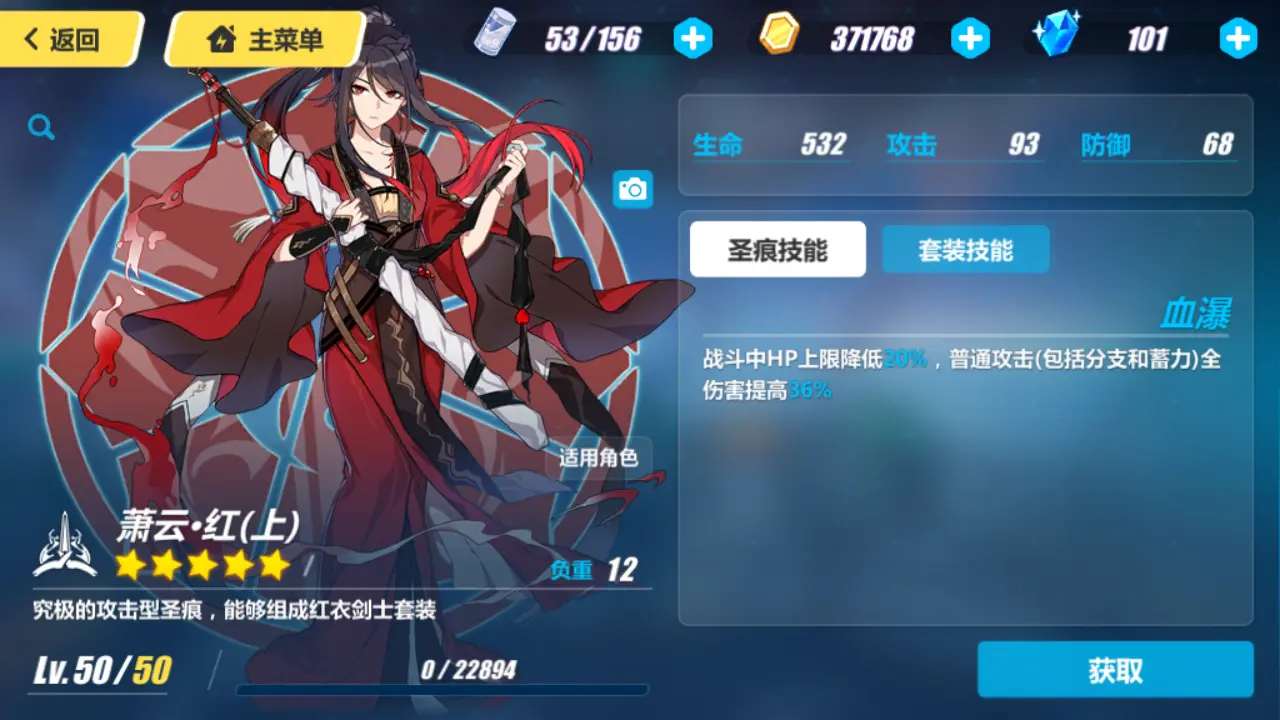The width and height of the screenshot is (1280, 720).
Task: Open the camera screenshot icon
Action: tap(635, 188)
